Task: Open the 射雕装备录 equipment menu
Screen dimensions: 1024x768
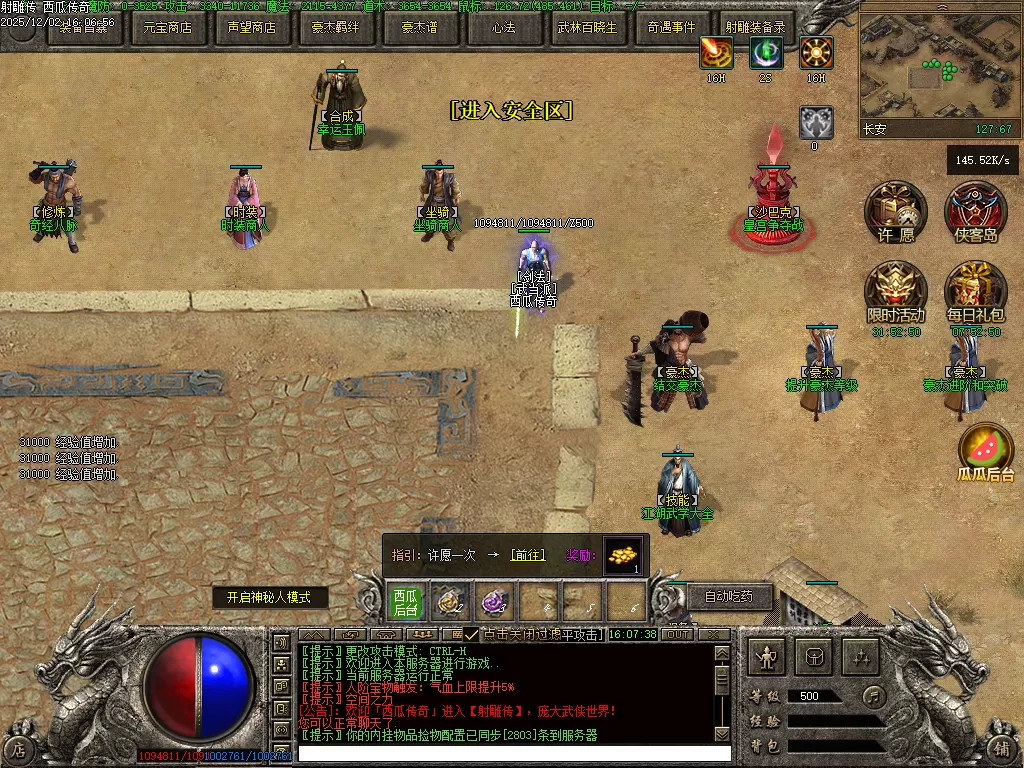Action: click(x=755, y=27)
